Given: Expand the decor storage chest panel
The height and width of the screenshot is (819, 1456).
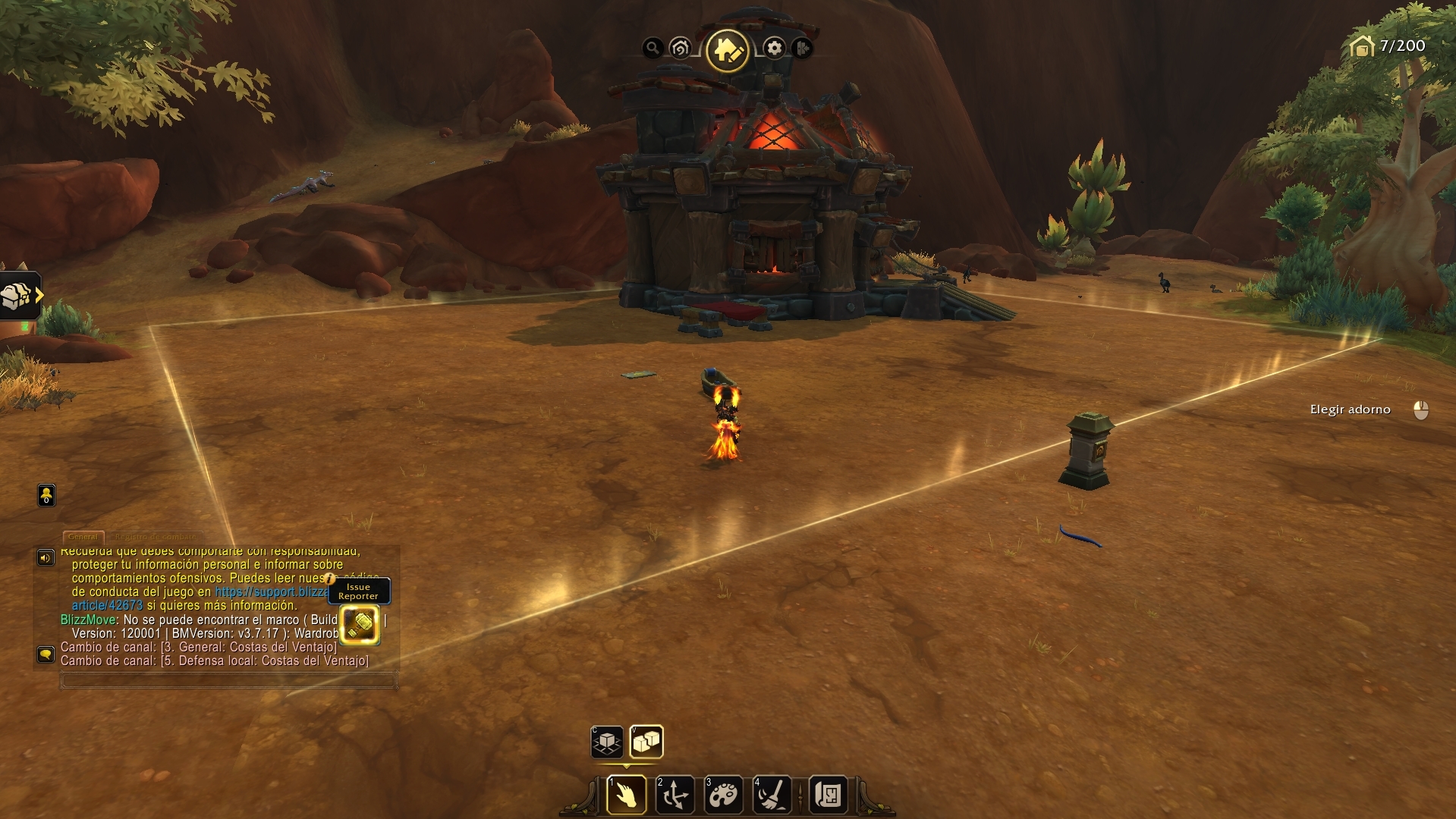Looking at the screenshot, I should pos(20,296).
